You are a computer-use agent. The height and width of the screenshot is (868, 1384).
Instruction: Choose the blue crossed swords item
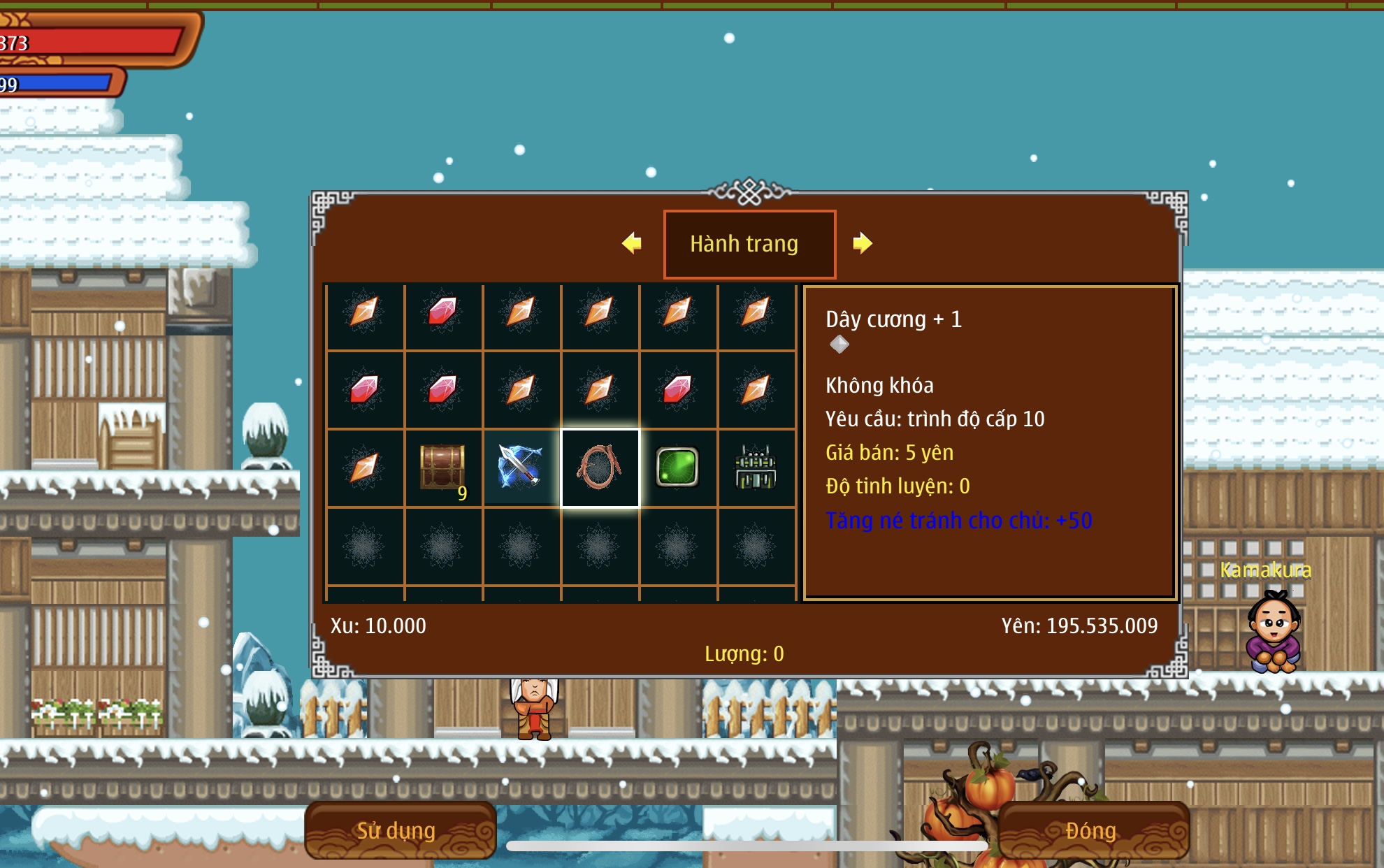pos(521,468)
